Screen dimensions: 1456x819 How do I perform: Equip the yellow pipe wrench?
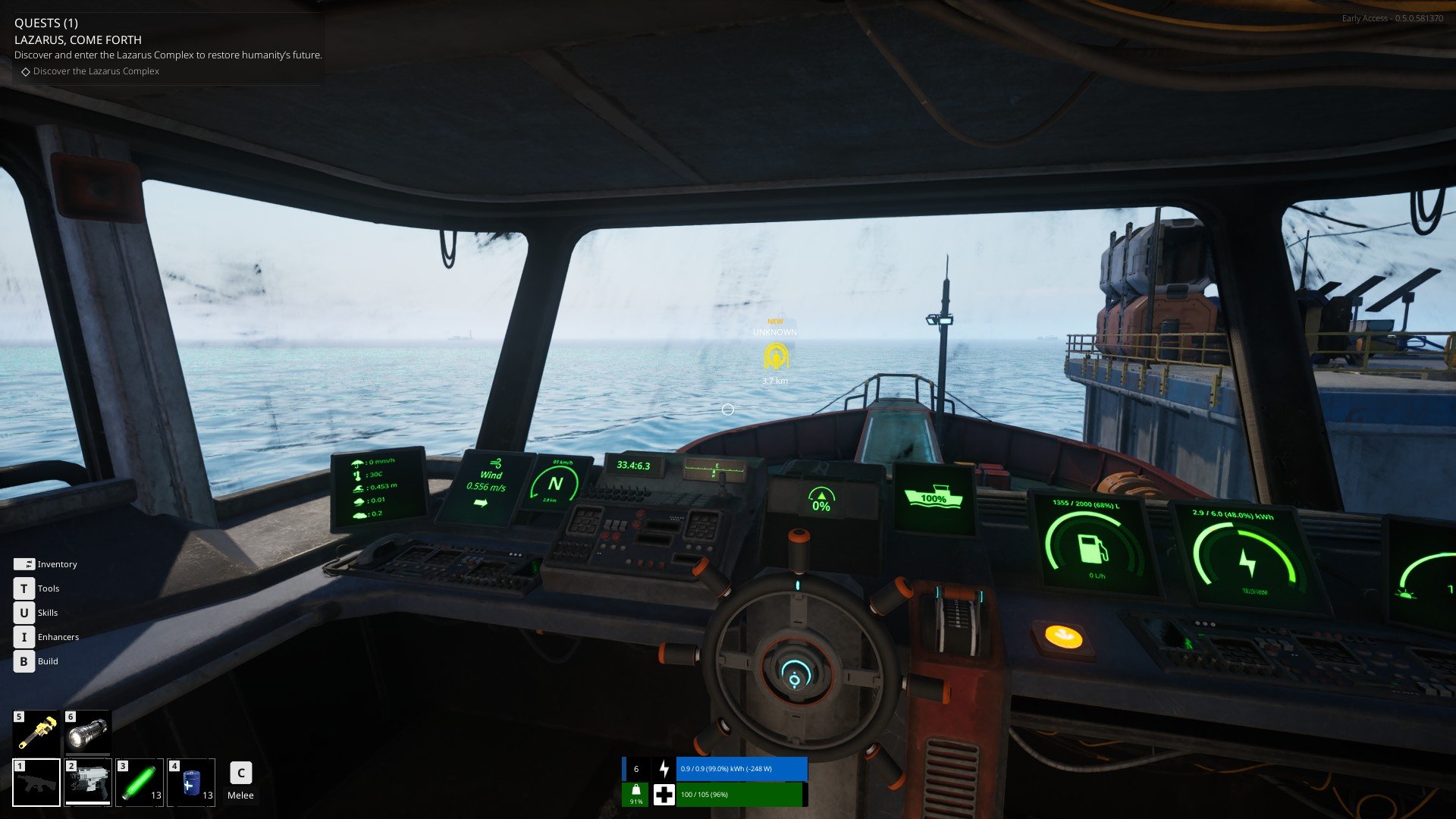[x=36, y=732]
